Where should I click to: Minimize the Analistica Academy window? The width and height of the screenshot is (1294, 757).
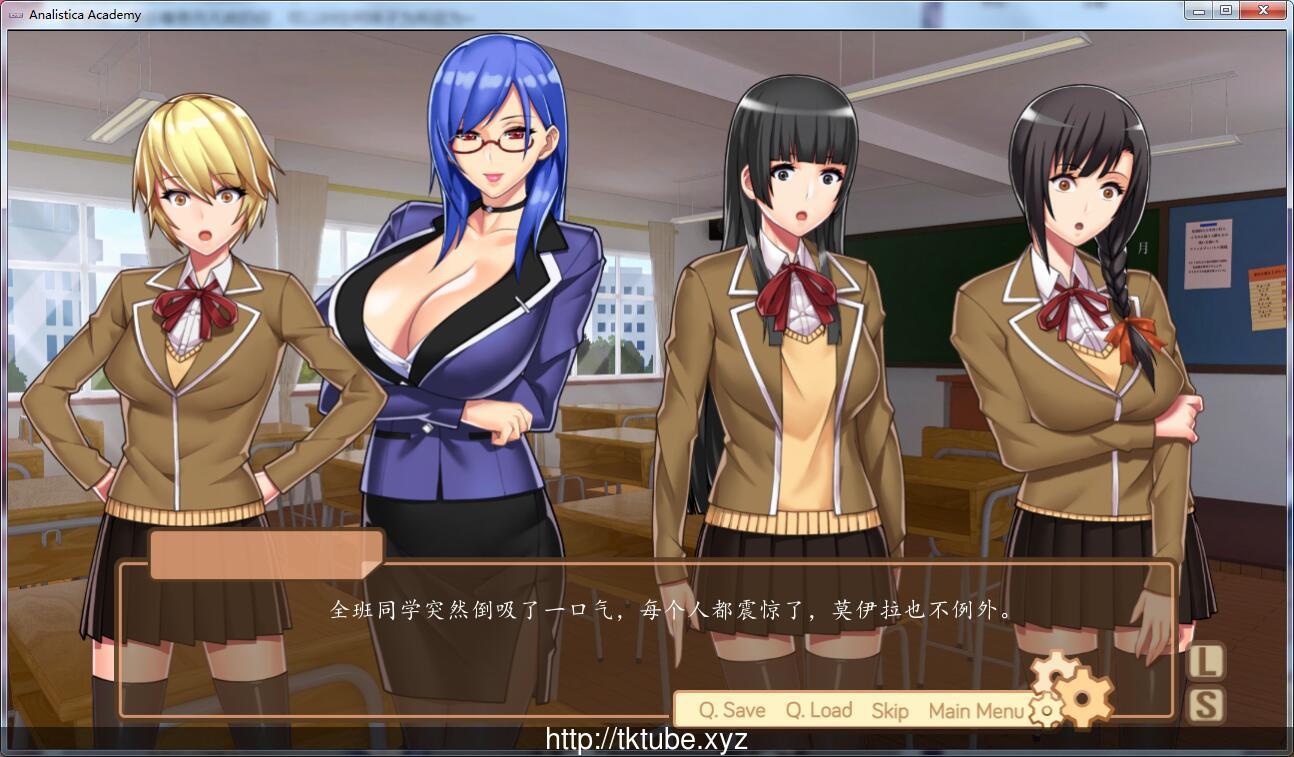tap(1199, 10)
